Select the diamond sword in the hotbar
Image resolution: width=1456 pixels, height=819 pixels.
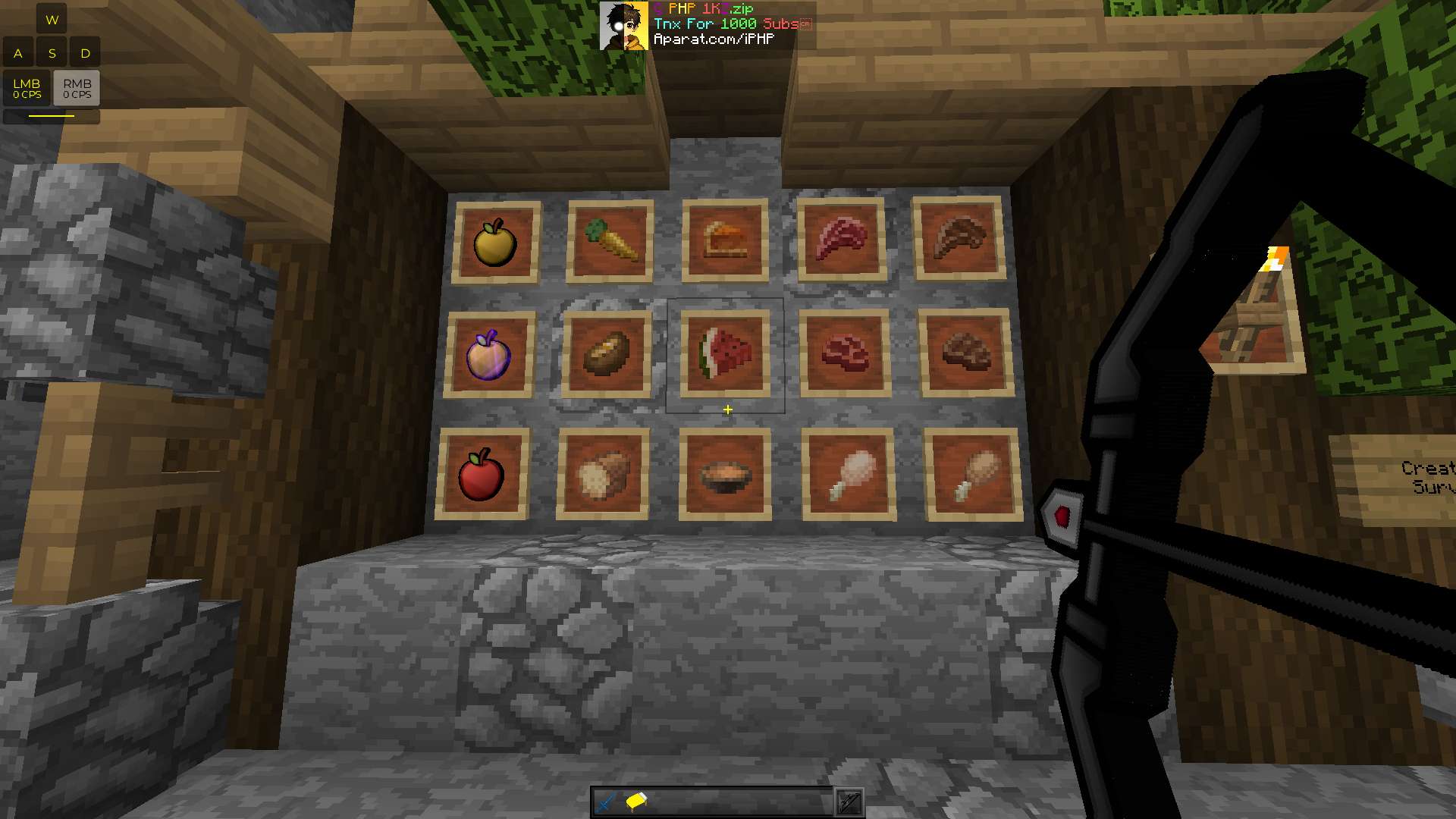coord(604,800)
